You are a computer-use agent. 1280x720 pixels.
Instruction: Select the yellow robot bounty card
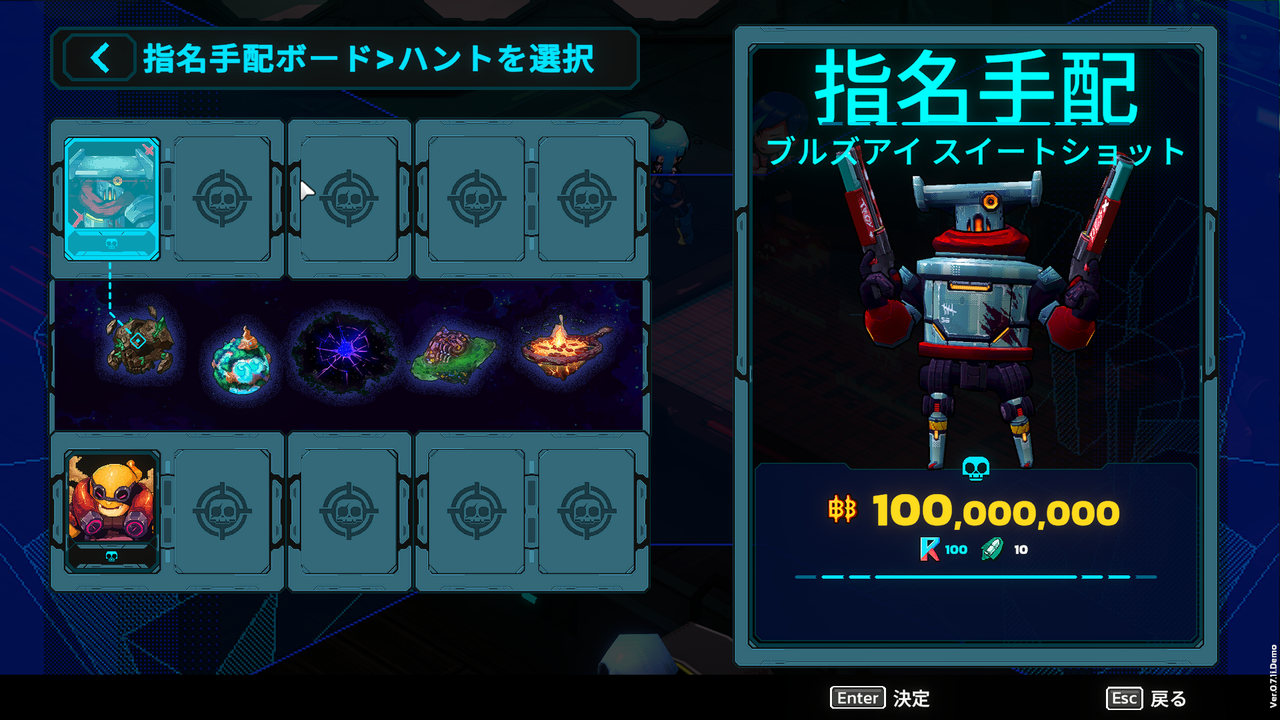[111, 510]
